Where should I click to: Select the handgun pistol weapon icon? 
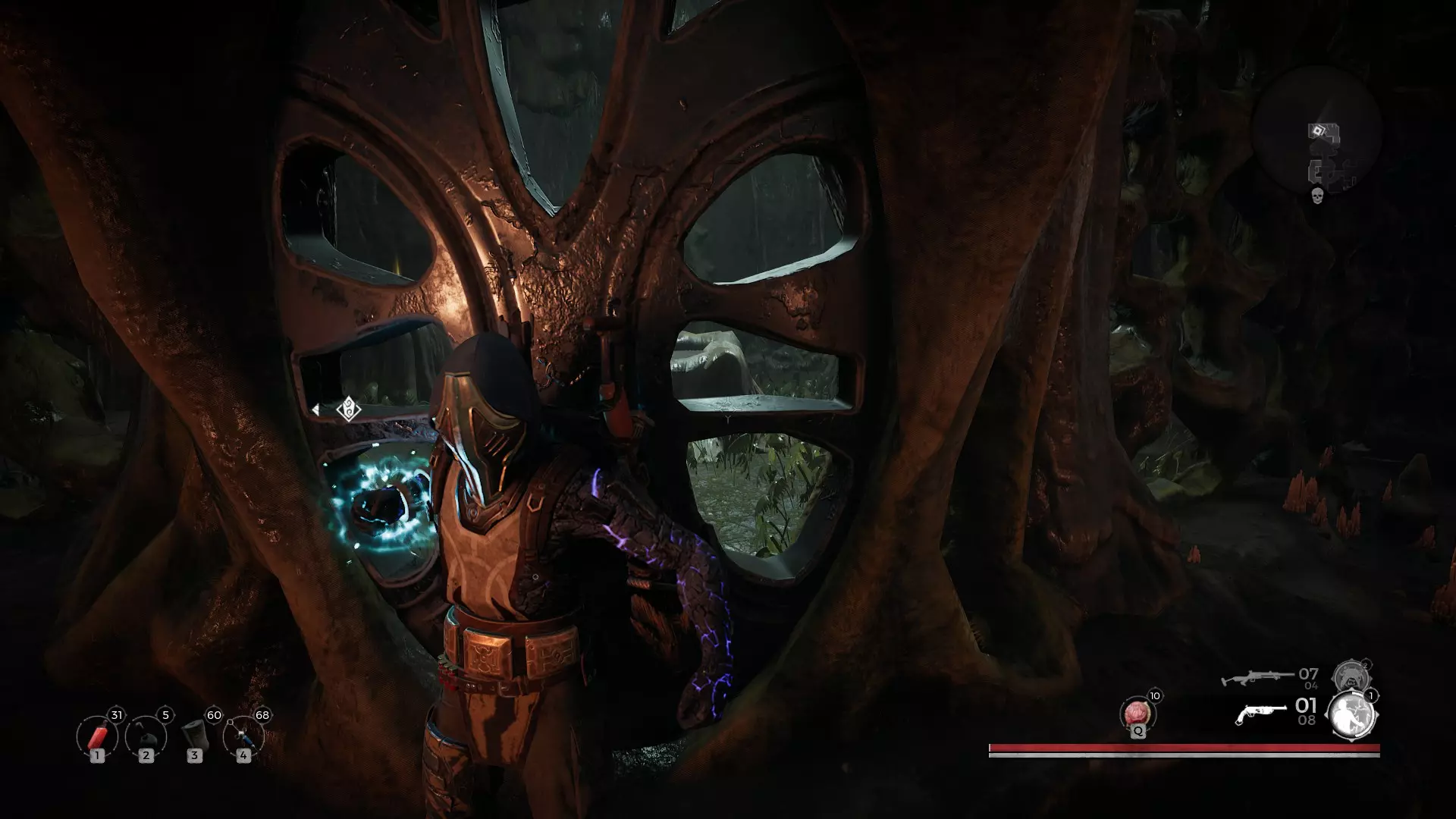(x=1260, y=714)
